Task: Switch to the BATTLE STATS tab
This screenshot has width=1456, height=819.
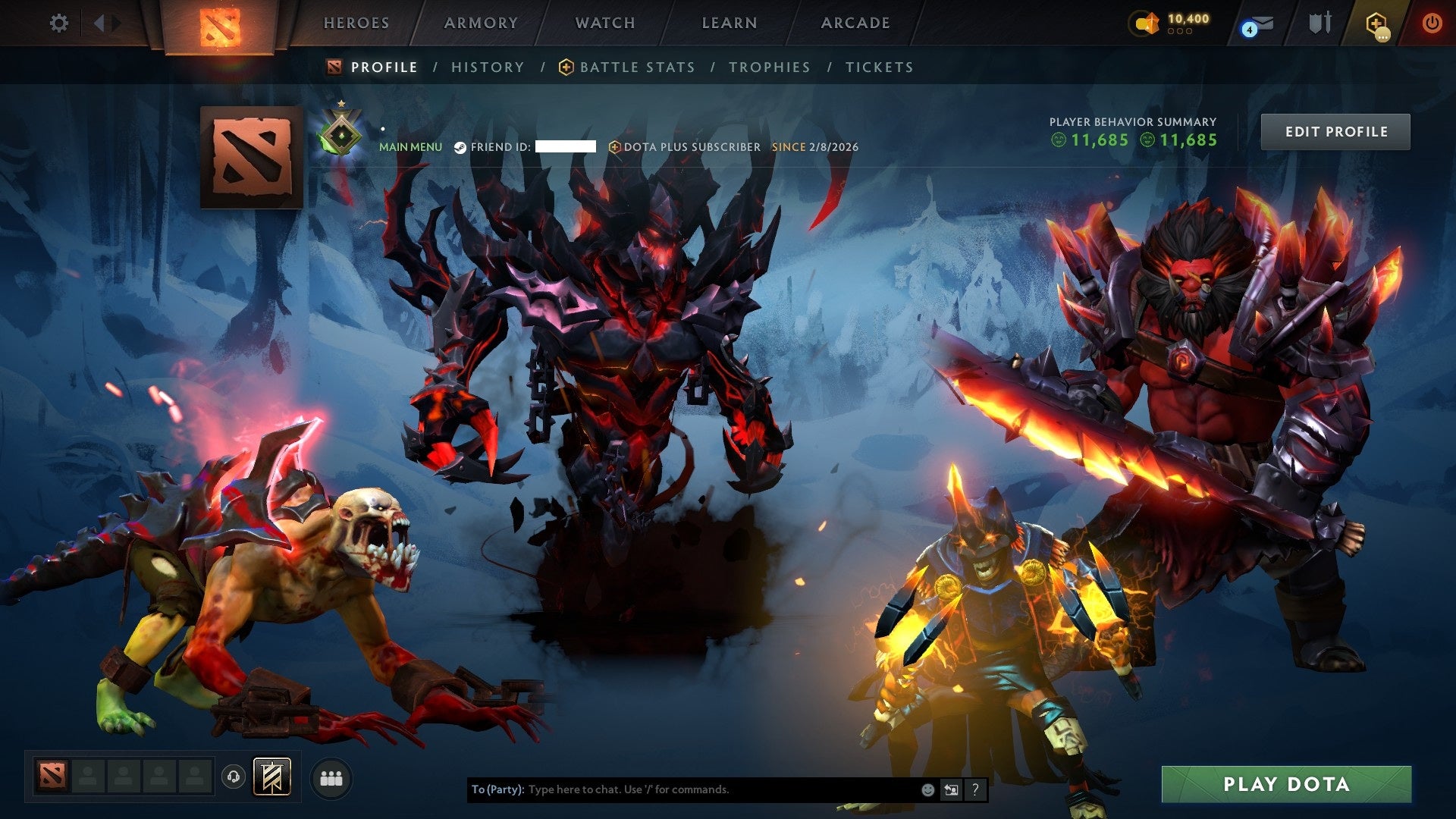Action: tap(636, 67)
